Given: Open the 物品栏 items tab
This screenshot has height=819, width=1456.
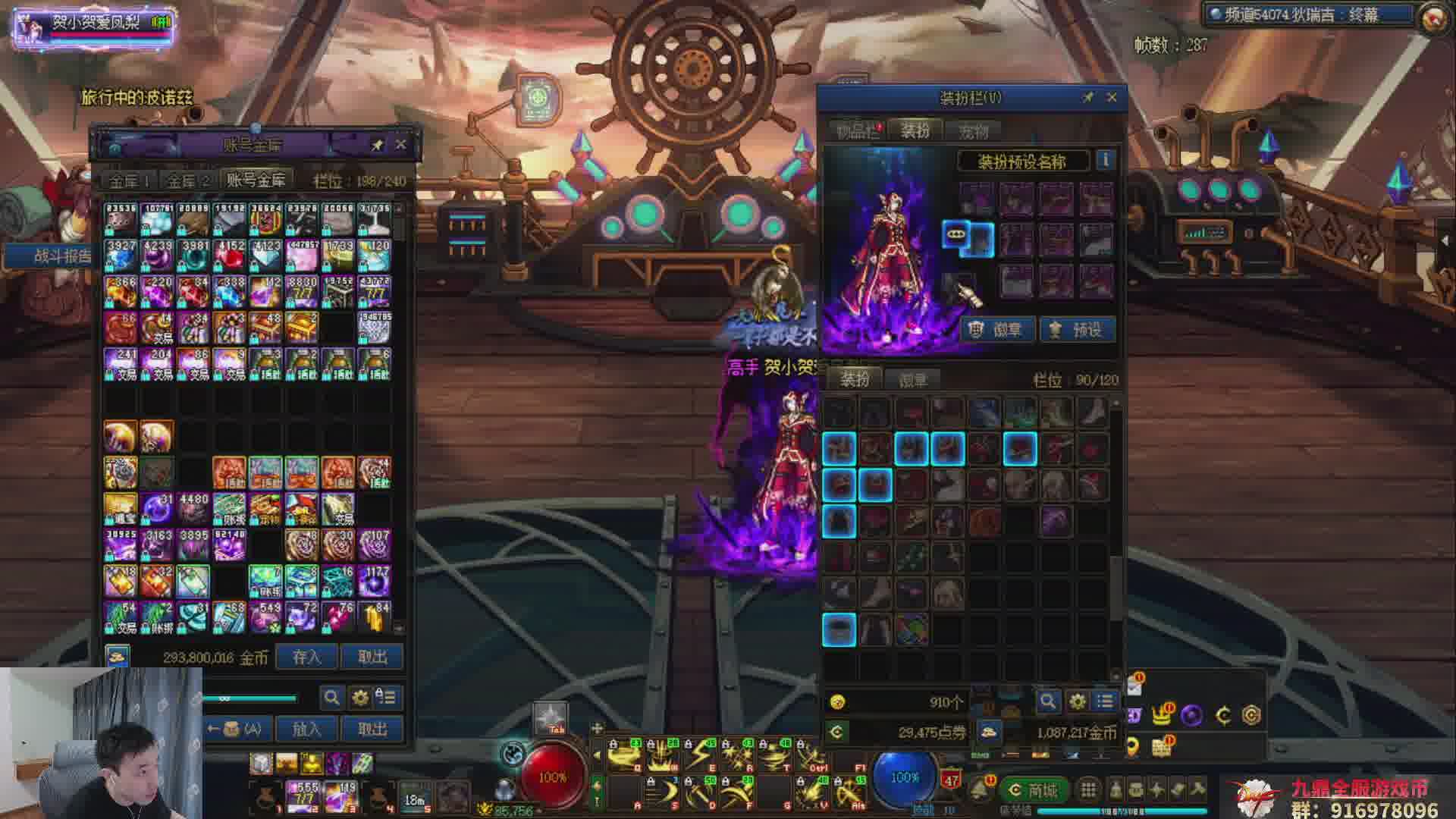Looking at the screenshot, I should click(857, 131).
